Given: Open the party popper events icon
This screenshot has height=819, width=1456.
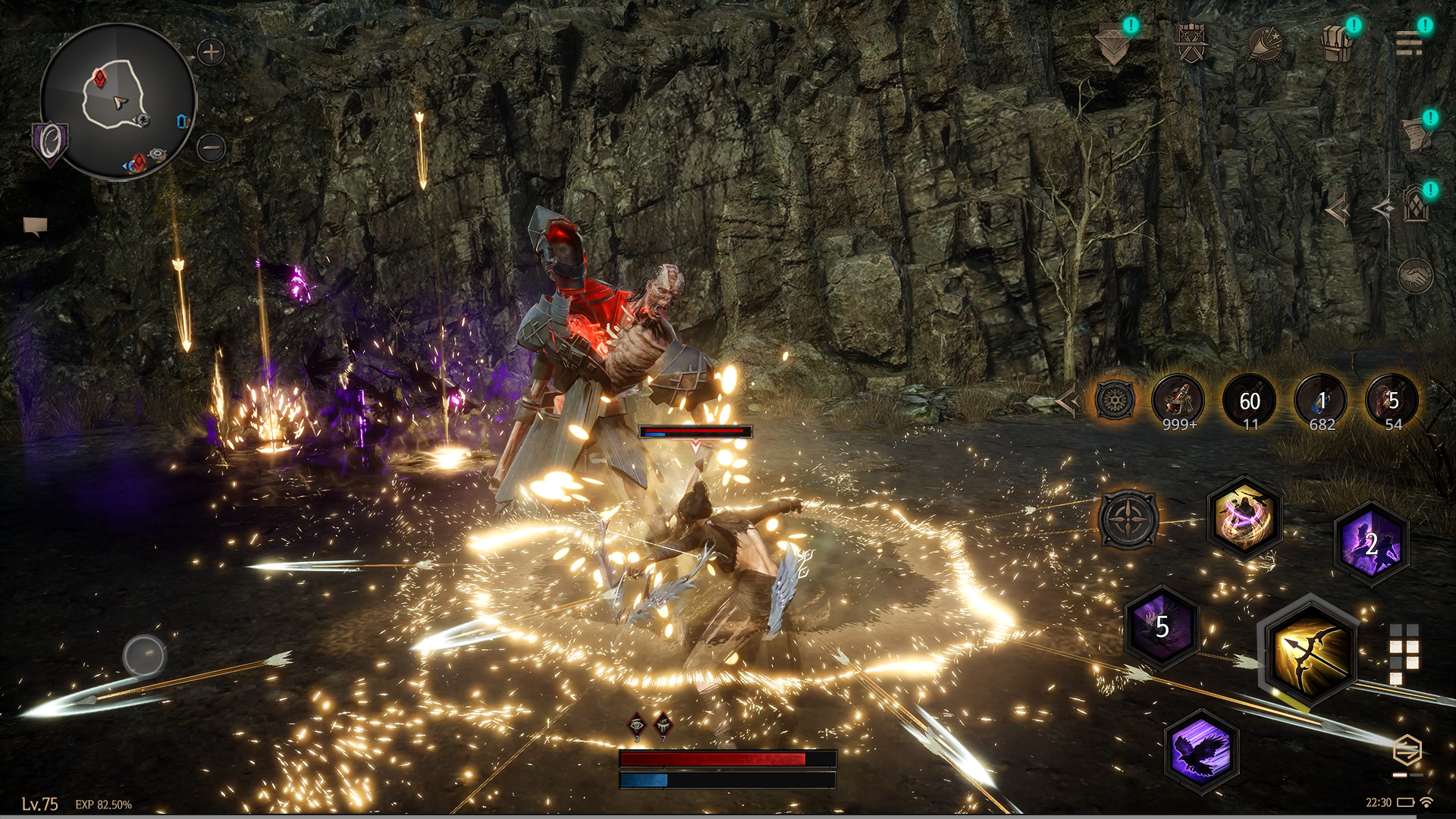Looking at the screenshot, I should (x=1264, y=44).
